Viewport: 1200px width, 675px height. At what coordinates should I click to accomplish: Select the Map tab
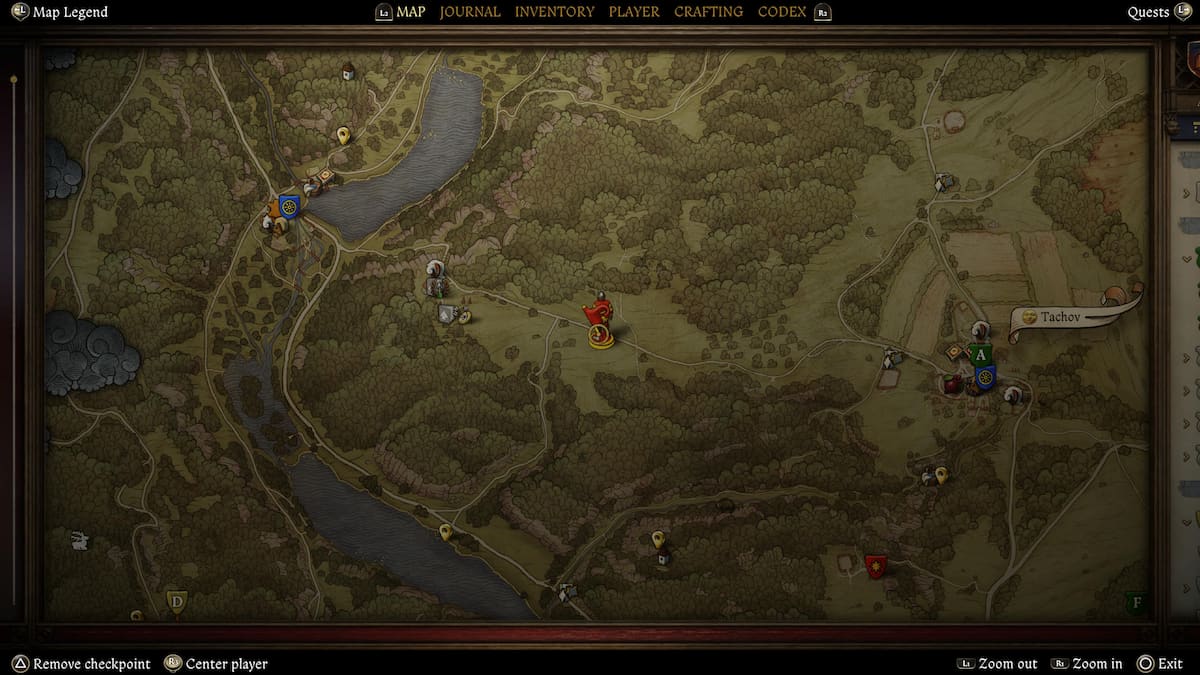[410, 12]
